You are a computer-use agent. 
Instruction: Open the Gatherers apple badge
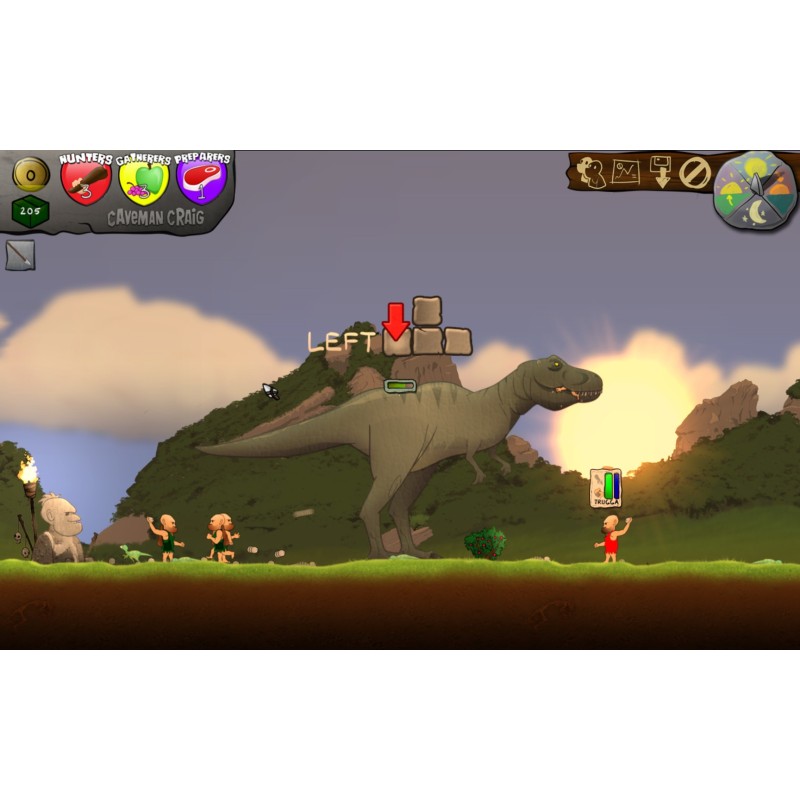(144, 180)
